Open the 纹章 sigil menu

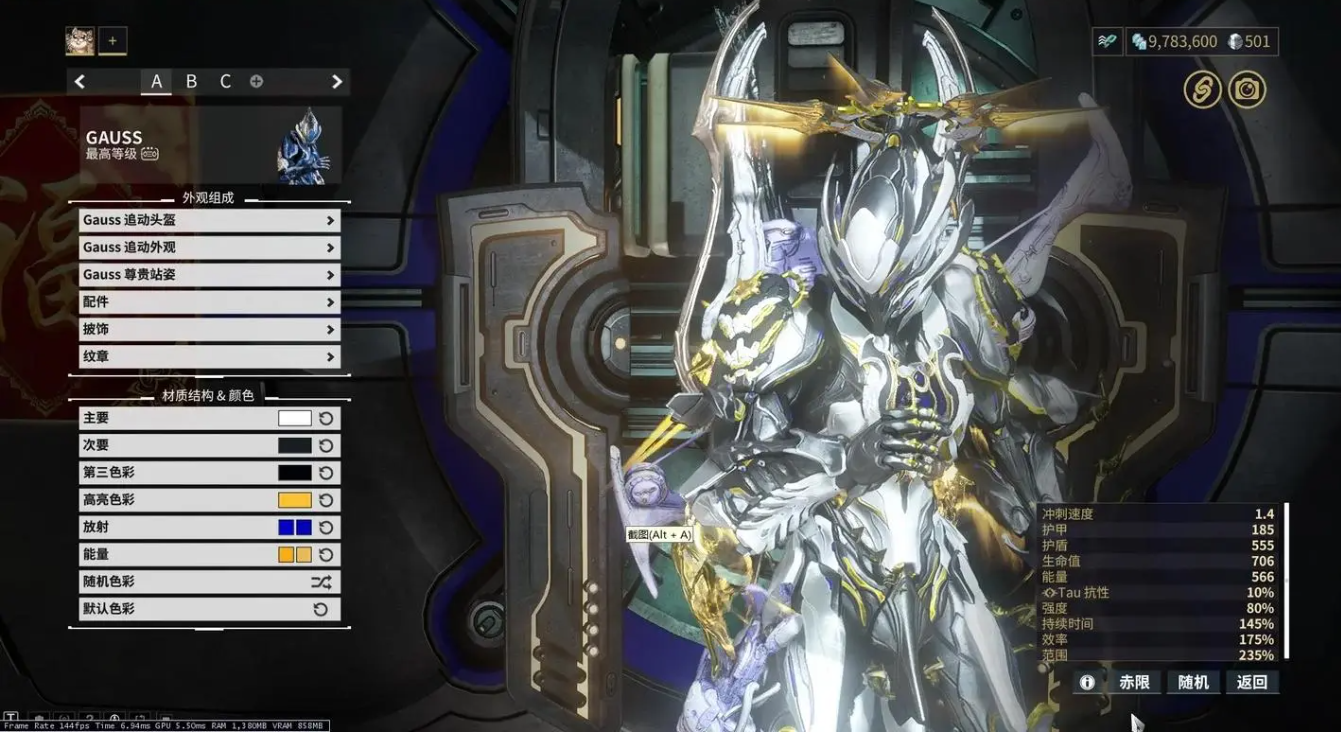(209, 357)
